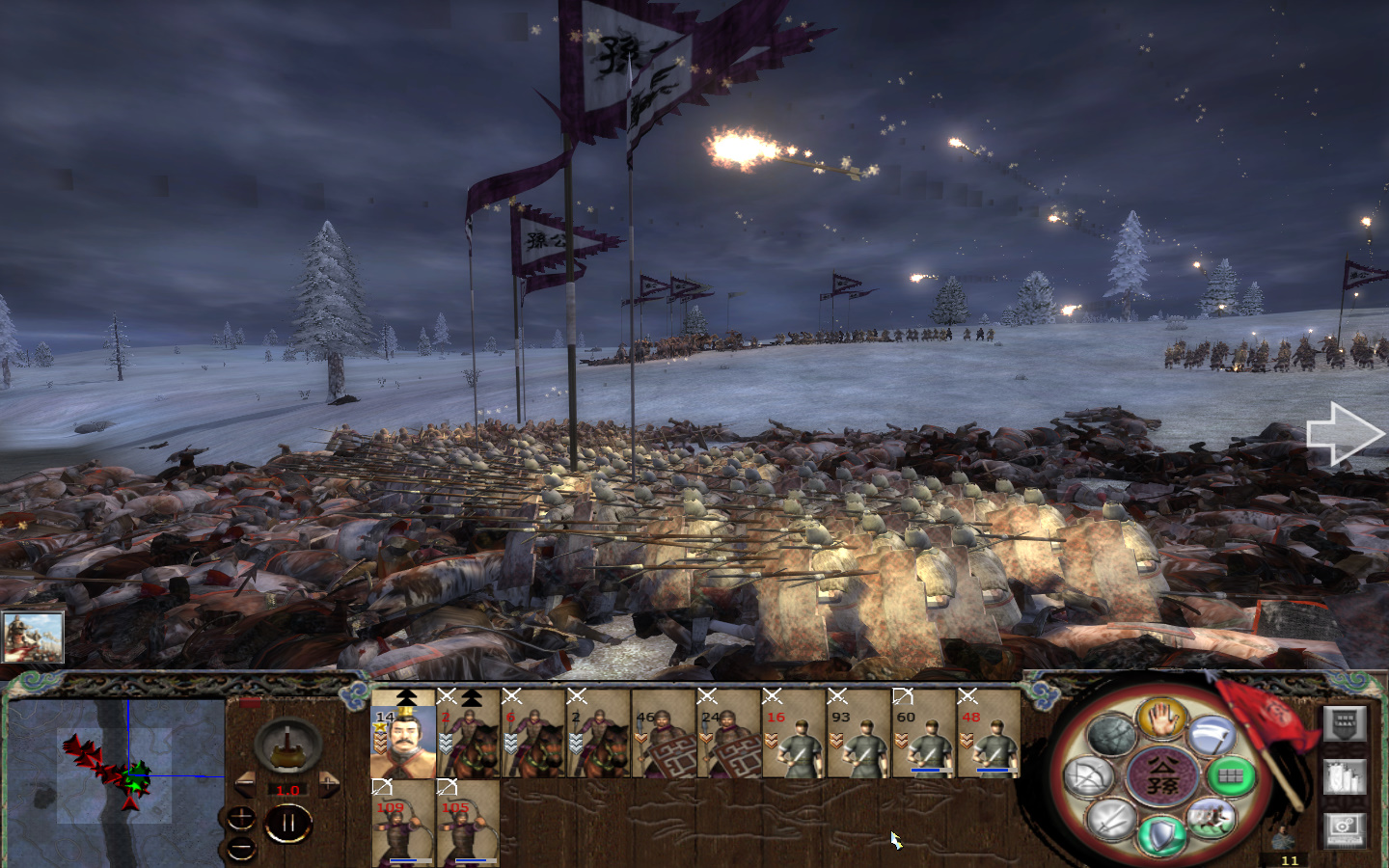Image resolution: width=1389 pixels, height=868 pixels.
Task: Pause the battle with the pause button
Action: (x=289, y=821)
